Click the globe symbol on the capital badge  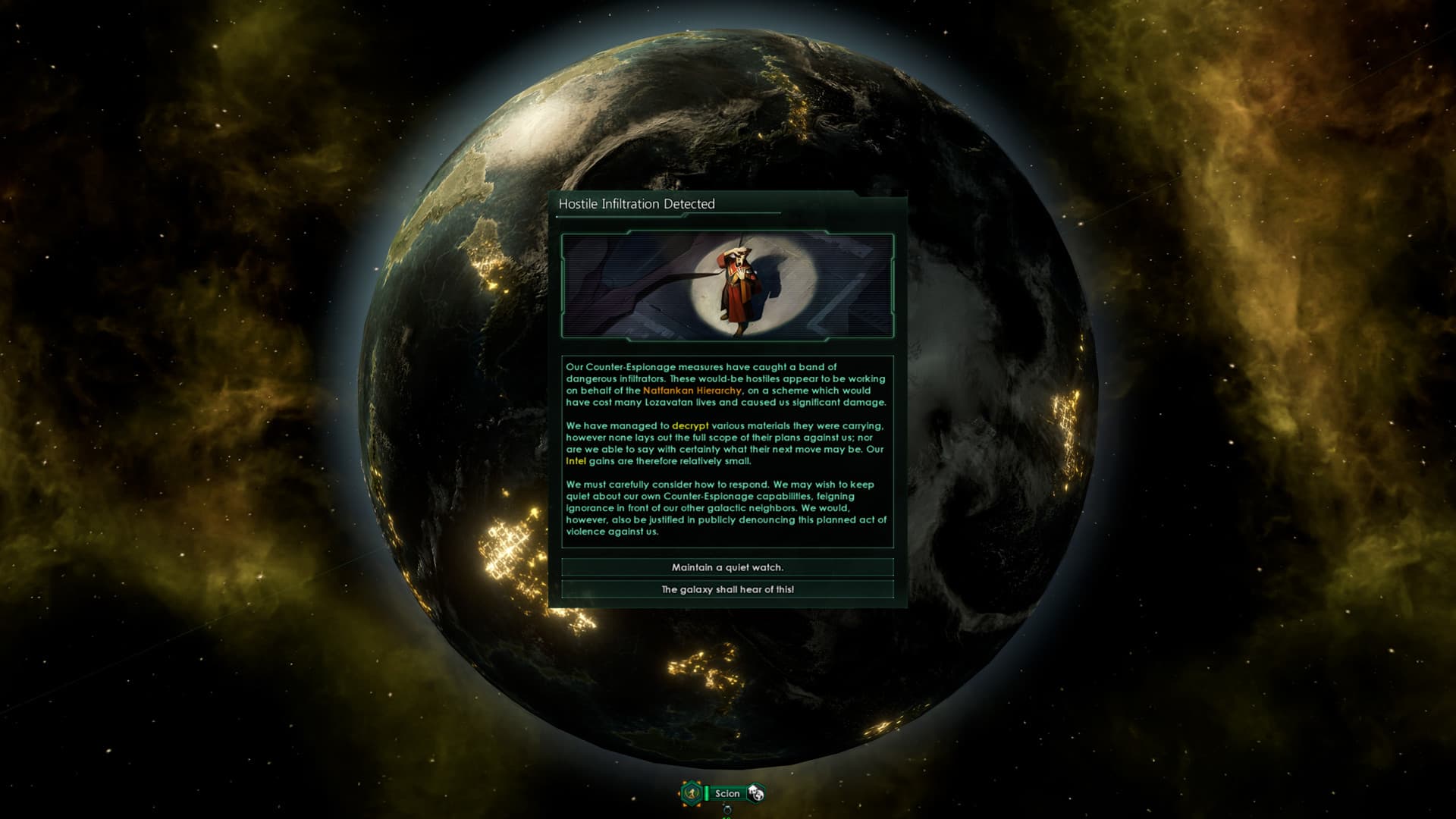coord(758,797)
